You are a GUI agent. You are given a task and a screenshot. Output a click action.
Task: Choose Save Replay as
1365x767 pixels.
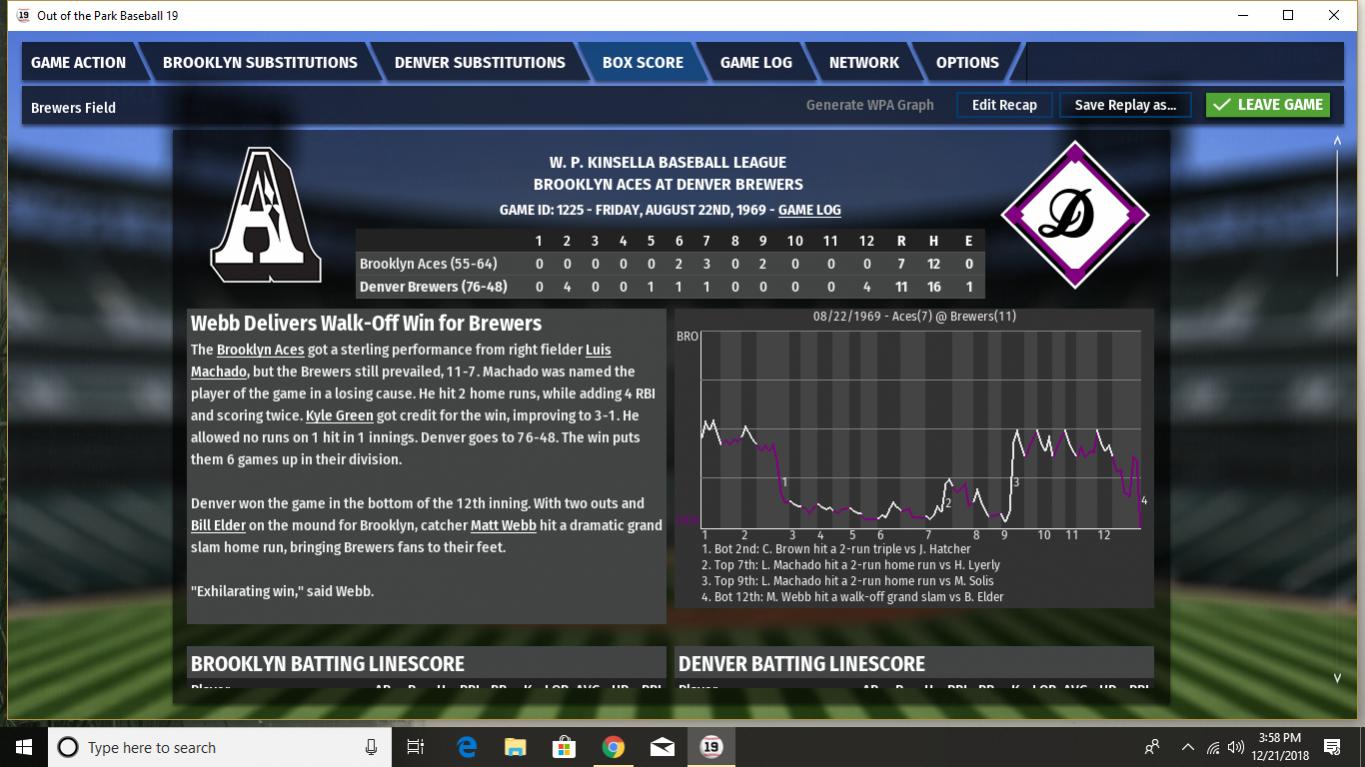pyautogui.click(x=1125, y=105)
